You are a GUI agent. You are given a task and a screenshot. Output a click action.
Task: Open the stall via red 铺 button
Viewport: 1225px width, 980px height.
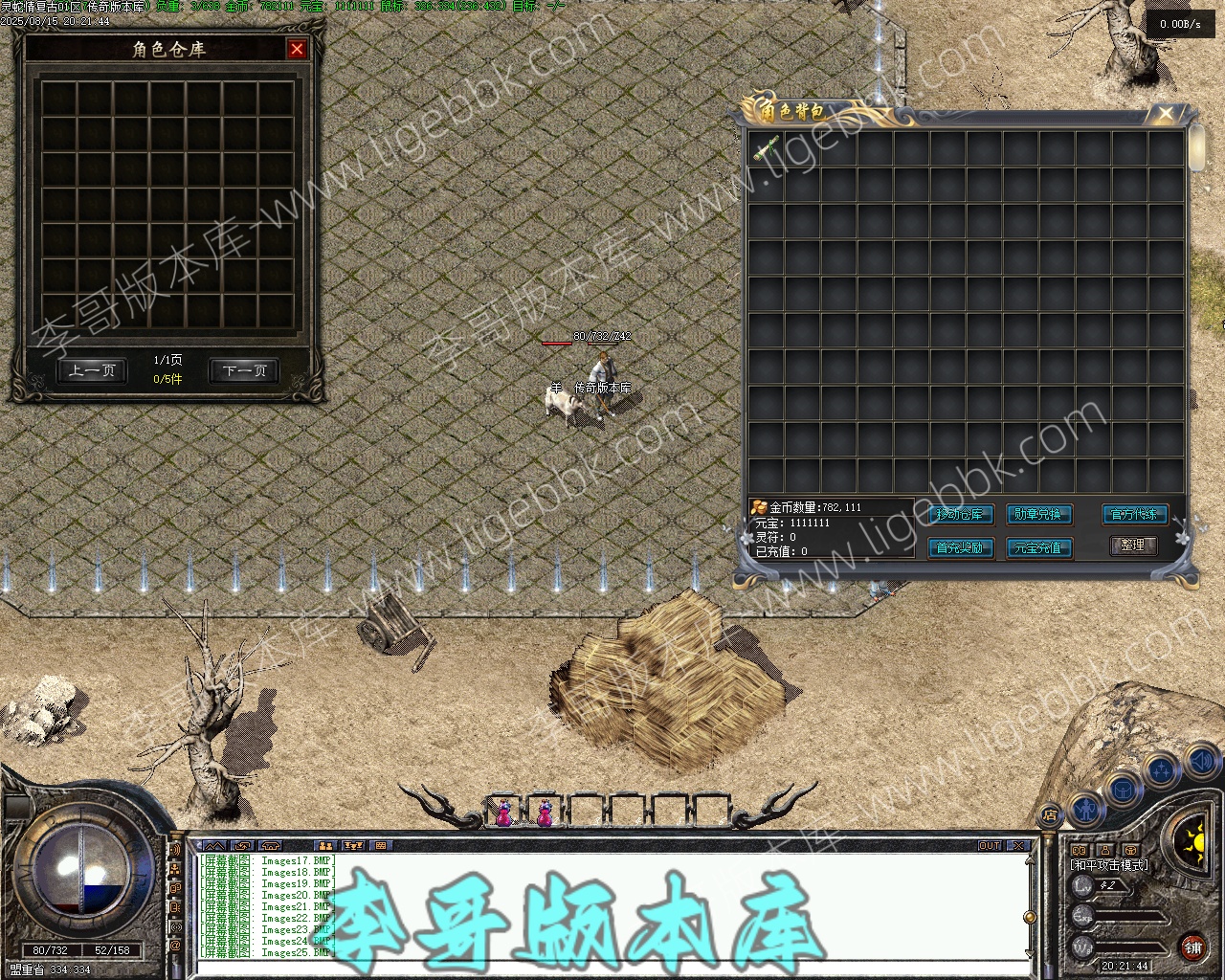1192,947
